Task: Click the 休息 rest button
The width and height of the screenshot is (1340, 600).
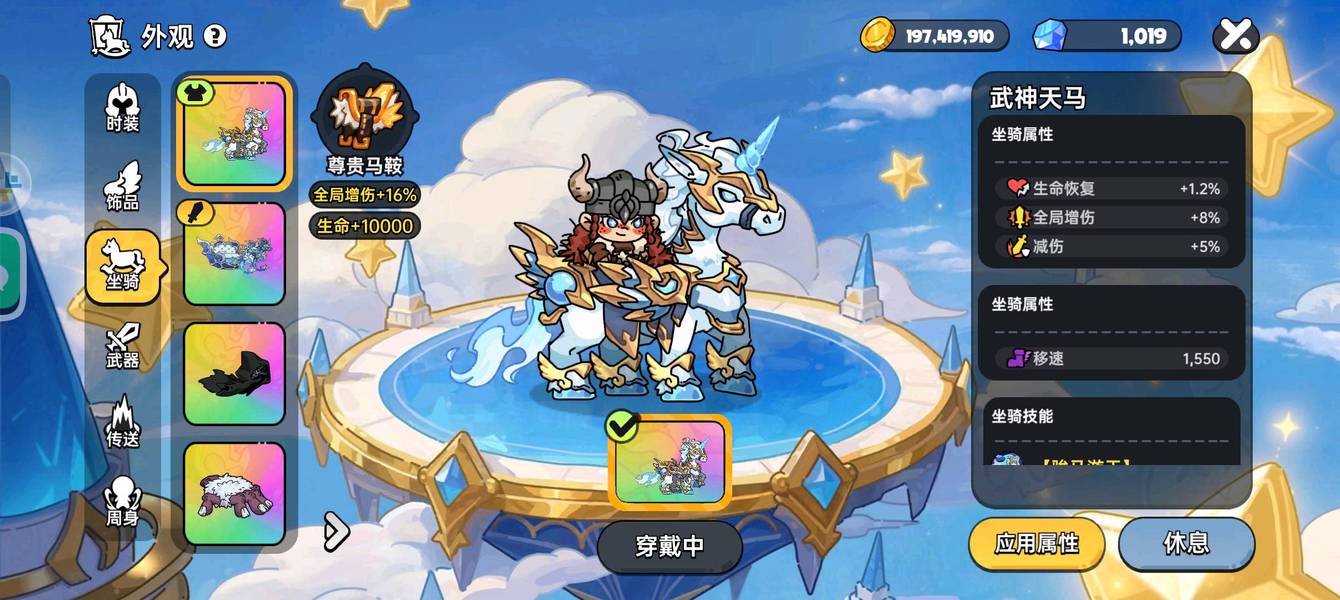Action: pos(1186,543)
